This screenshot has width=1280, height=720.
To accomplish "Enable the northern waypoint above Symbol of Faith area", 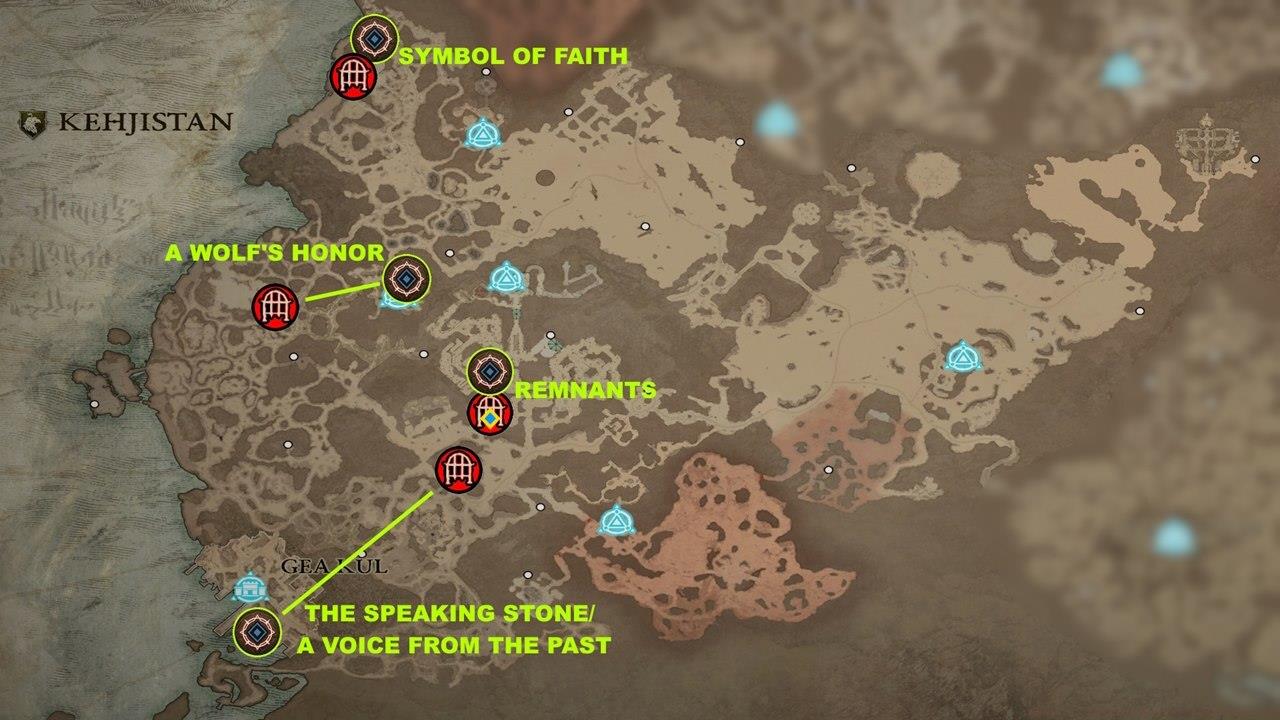I will tap(484, 131).
